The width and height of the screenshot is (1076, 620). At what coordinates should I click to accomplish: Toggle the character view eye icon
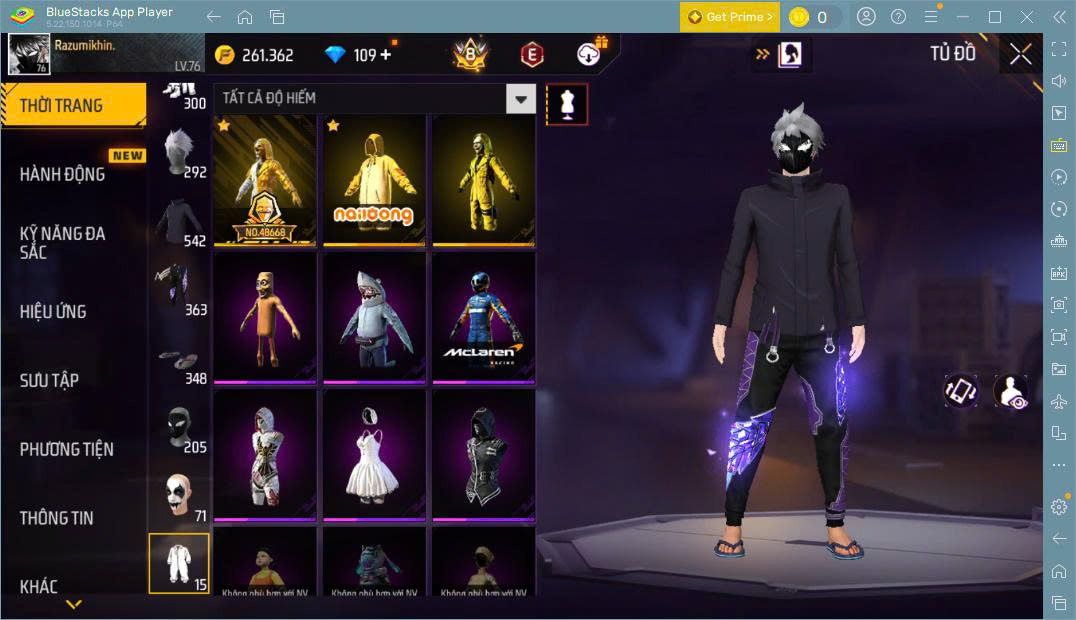(1010, 391)
